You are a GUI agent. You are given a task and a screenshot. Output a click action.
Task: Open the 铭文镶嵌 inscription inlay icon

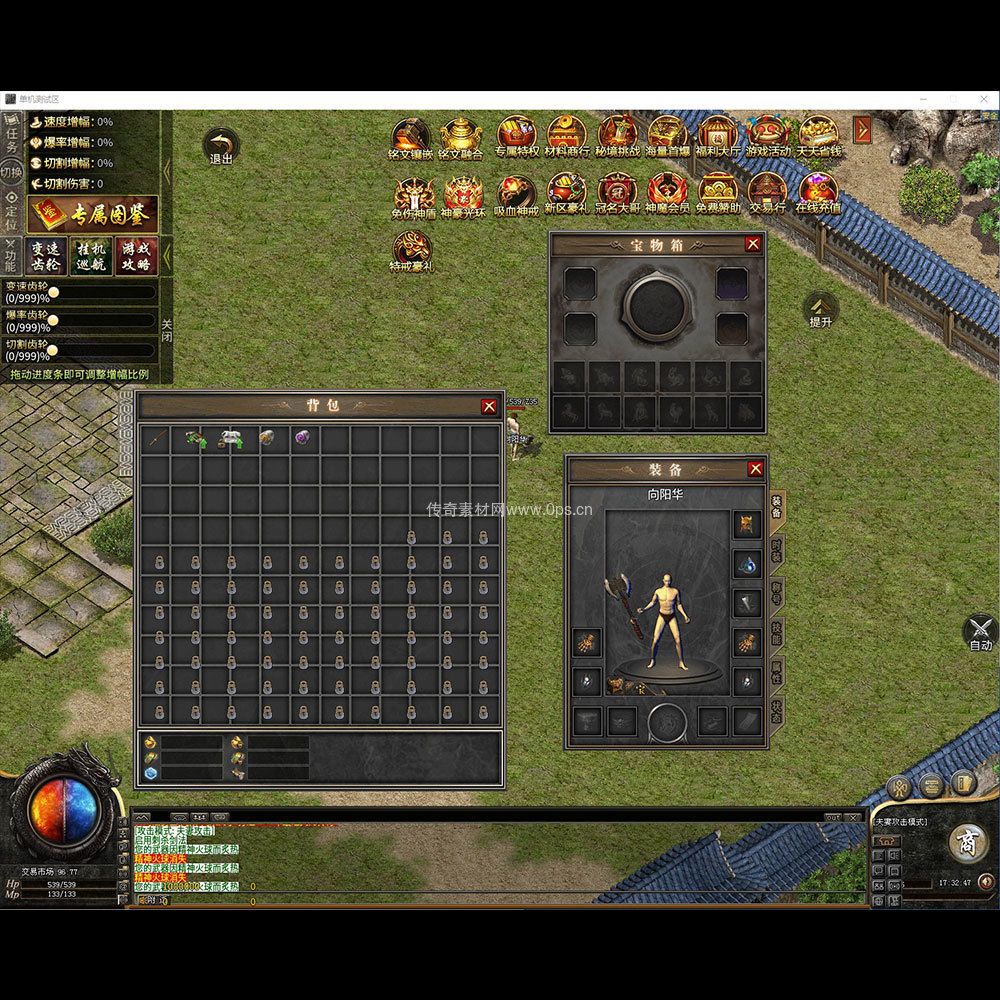point(411,137)
